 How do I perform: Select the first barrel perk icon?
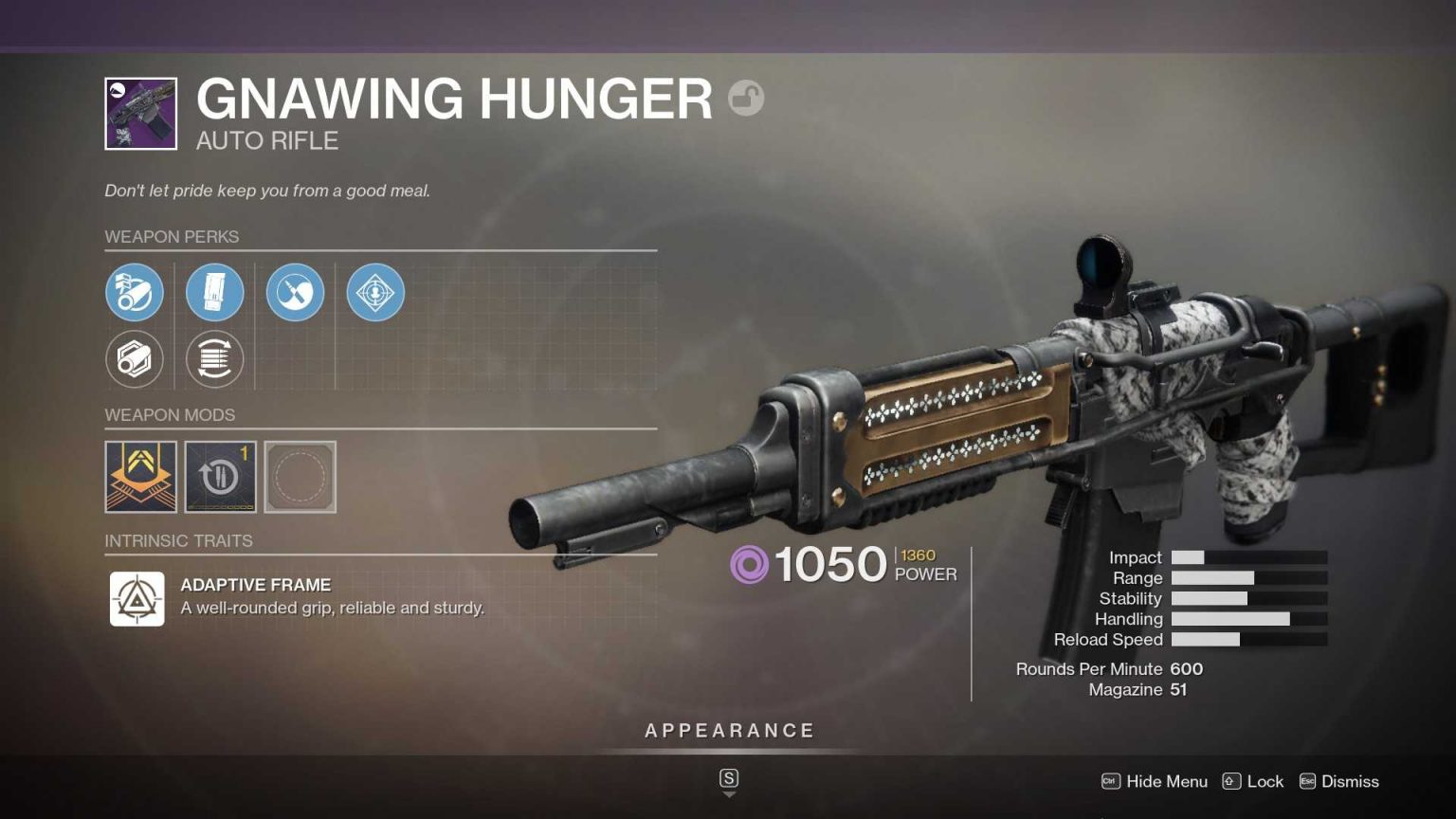[136, 292]
